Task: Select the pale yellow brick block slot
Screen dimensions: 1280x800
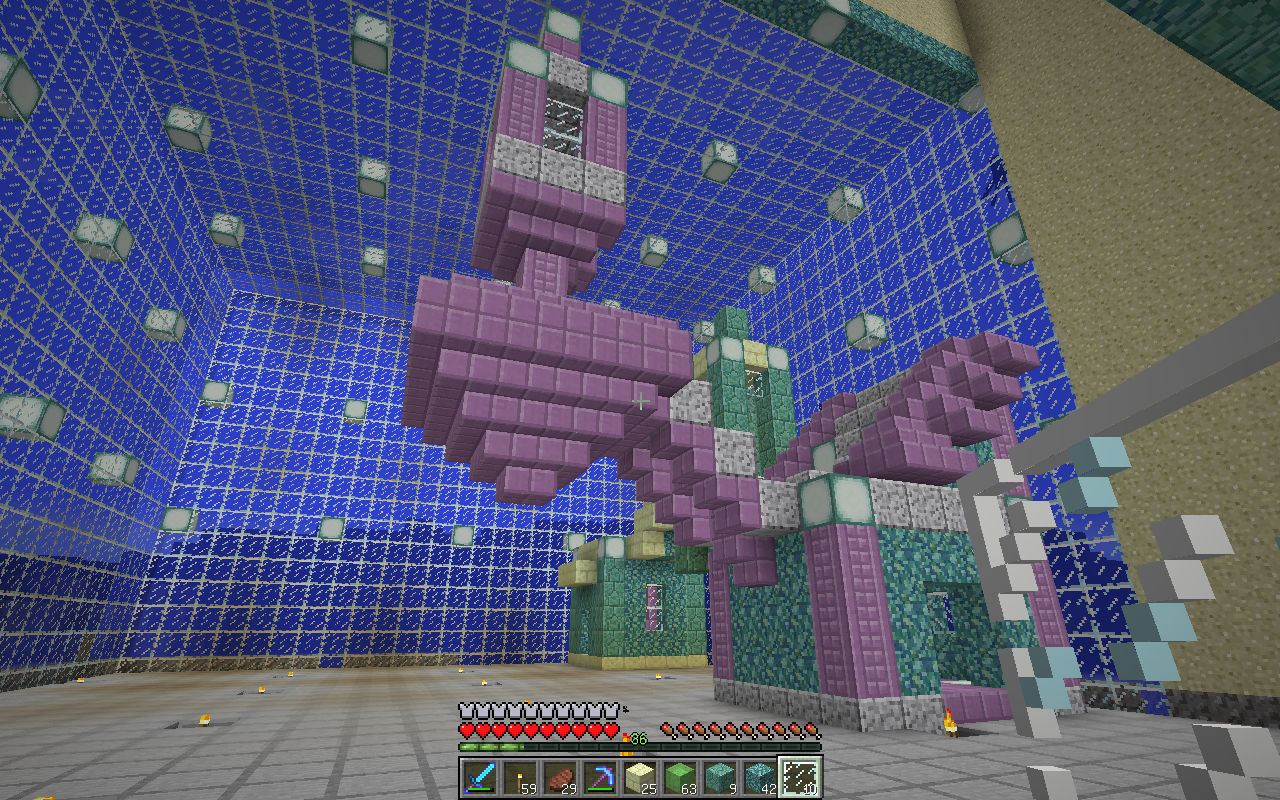Action: click(640, 777)
